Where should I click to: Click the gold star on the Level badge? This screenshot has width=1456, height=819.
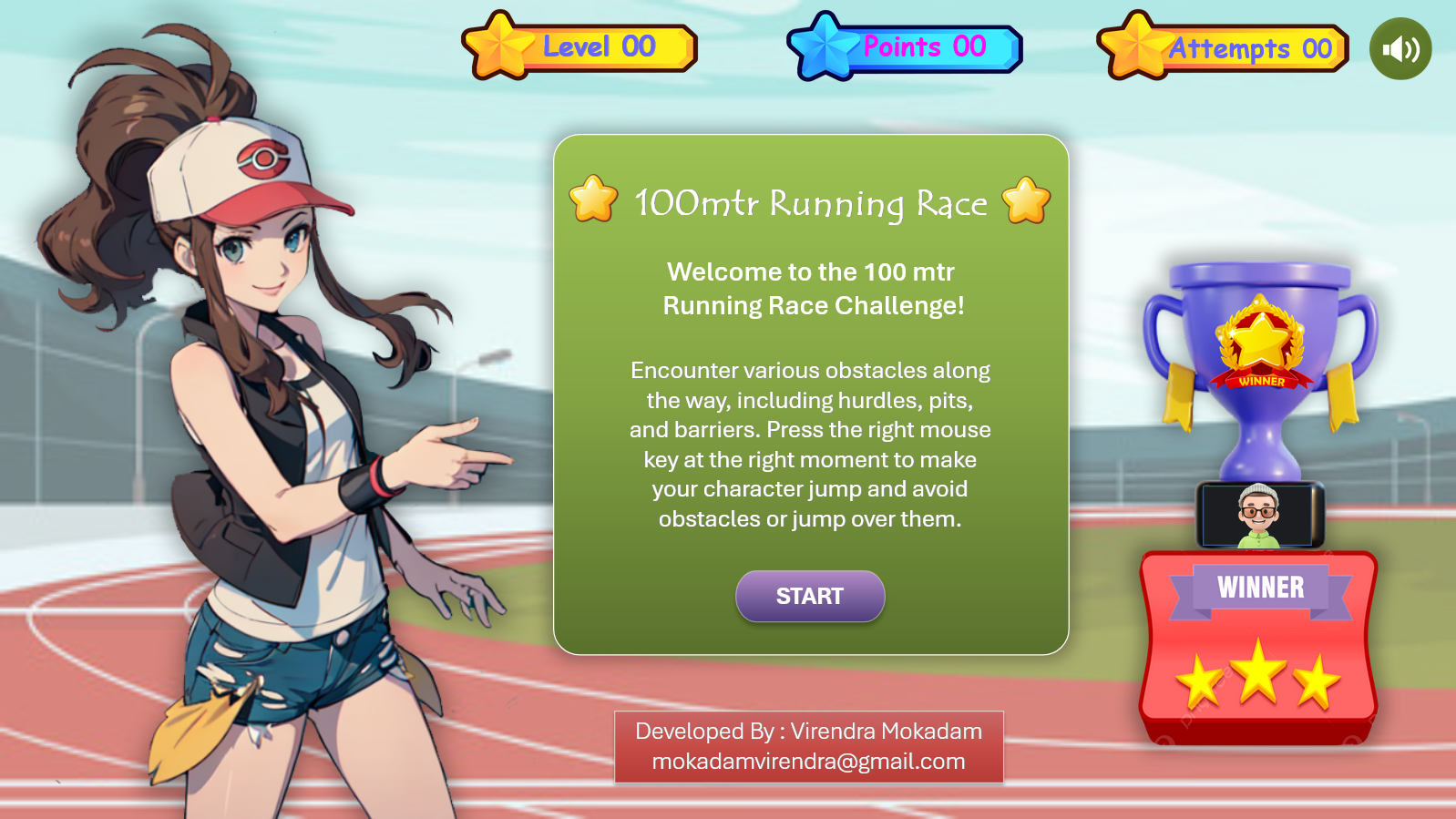coord(500,46)
